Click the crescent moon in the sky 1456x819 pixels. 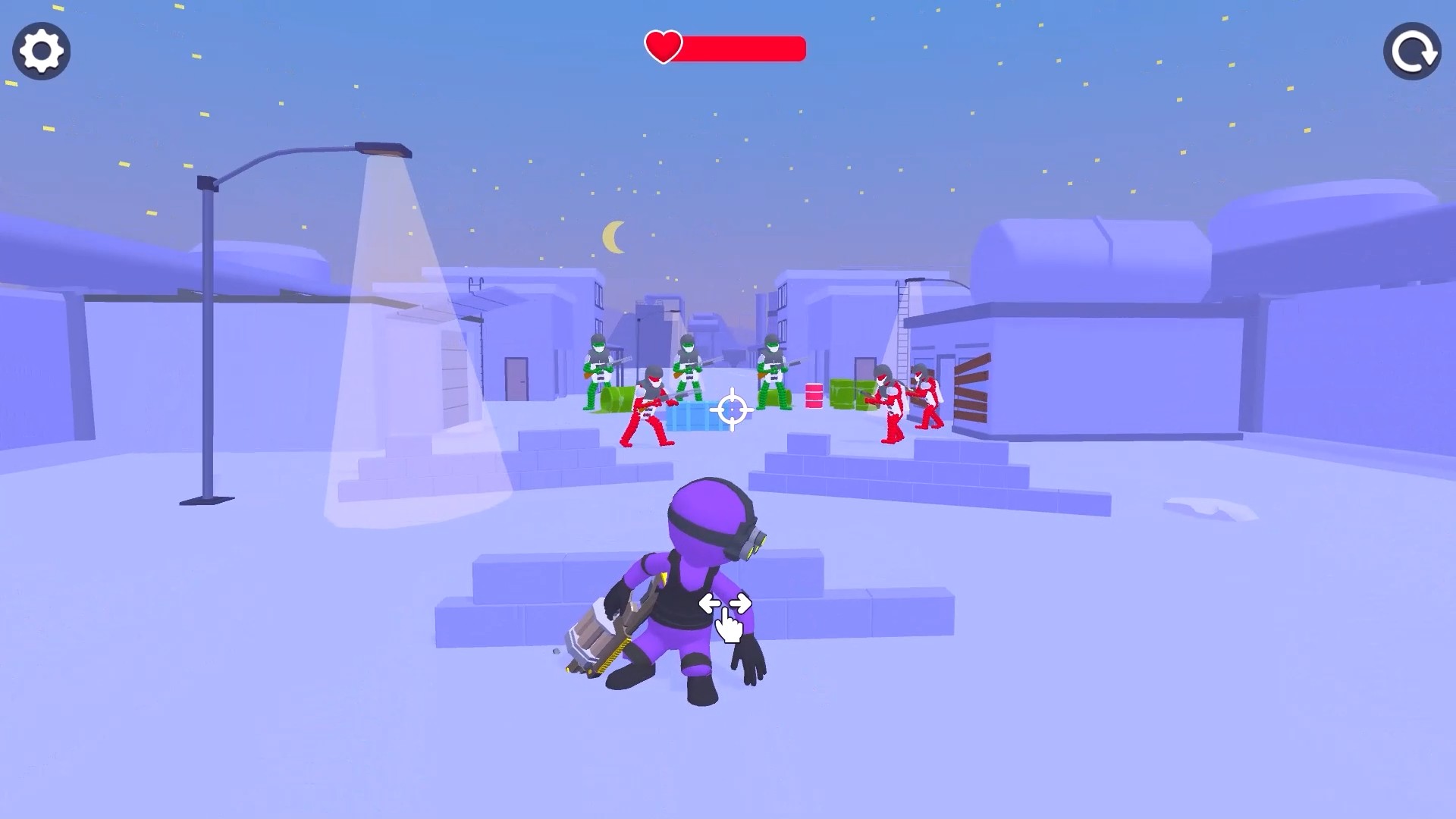(x=613, y=235)
